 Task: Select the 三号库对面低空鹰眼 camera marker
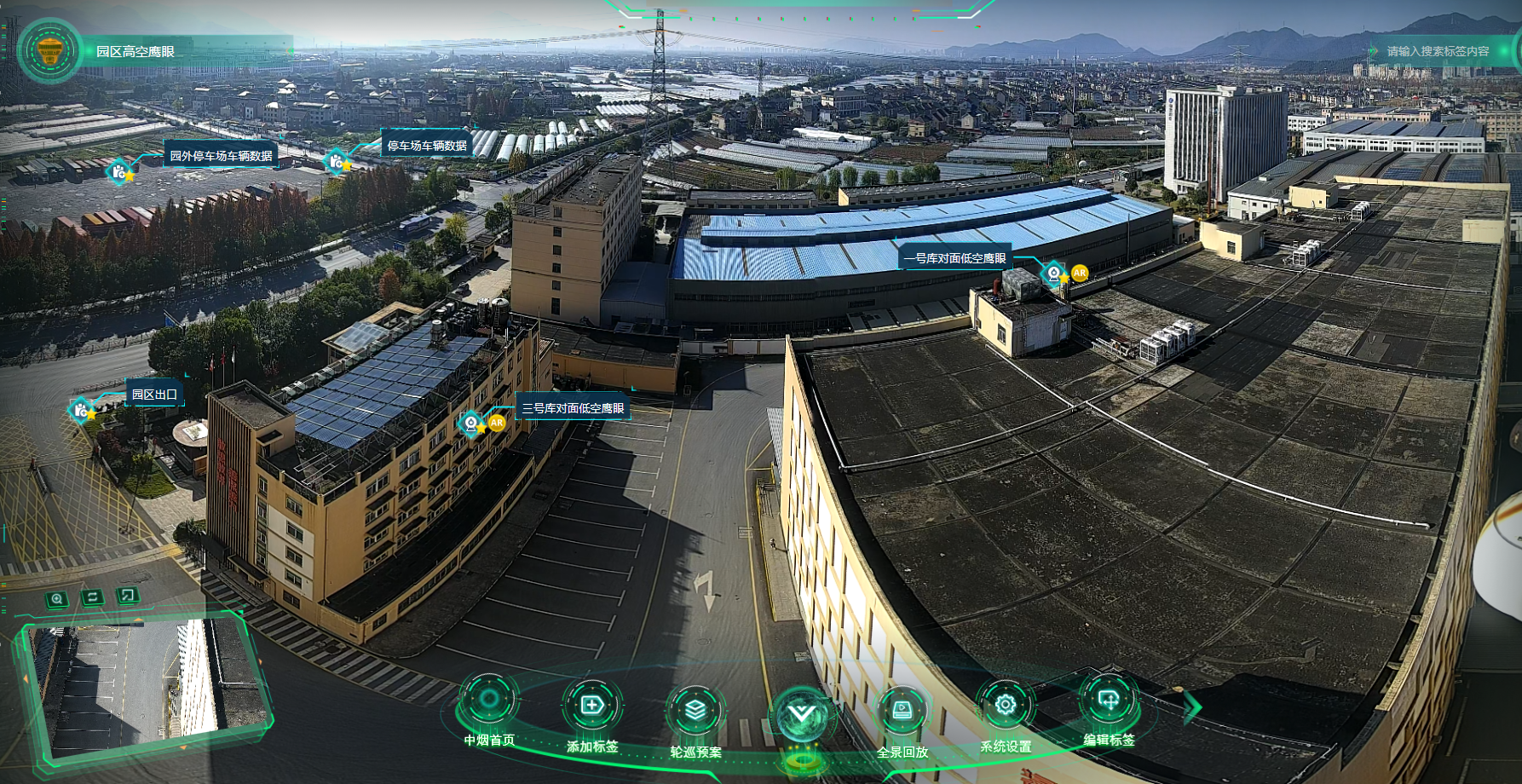click(x=470, y=422)
